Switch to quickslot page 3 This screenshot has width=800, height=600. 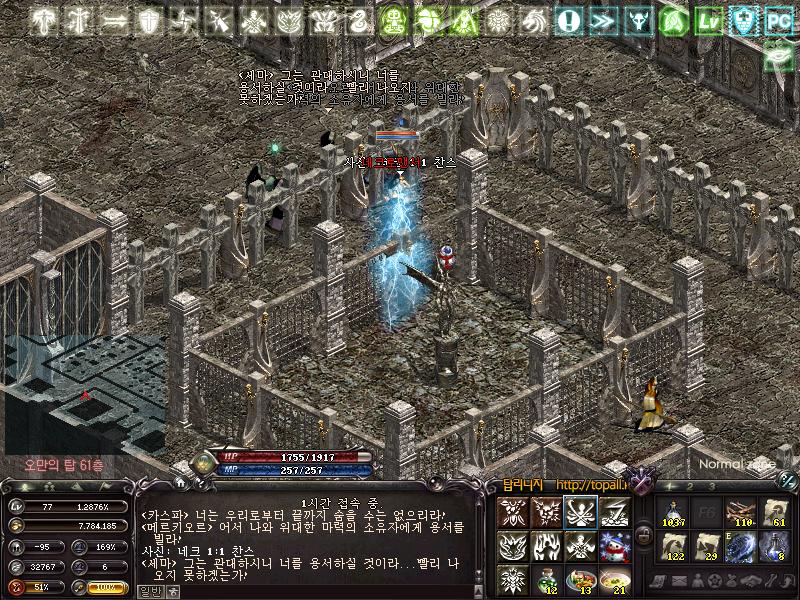[712, 486]
